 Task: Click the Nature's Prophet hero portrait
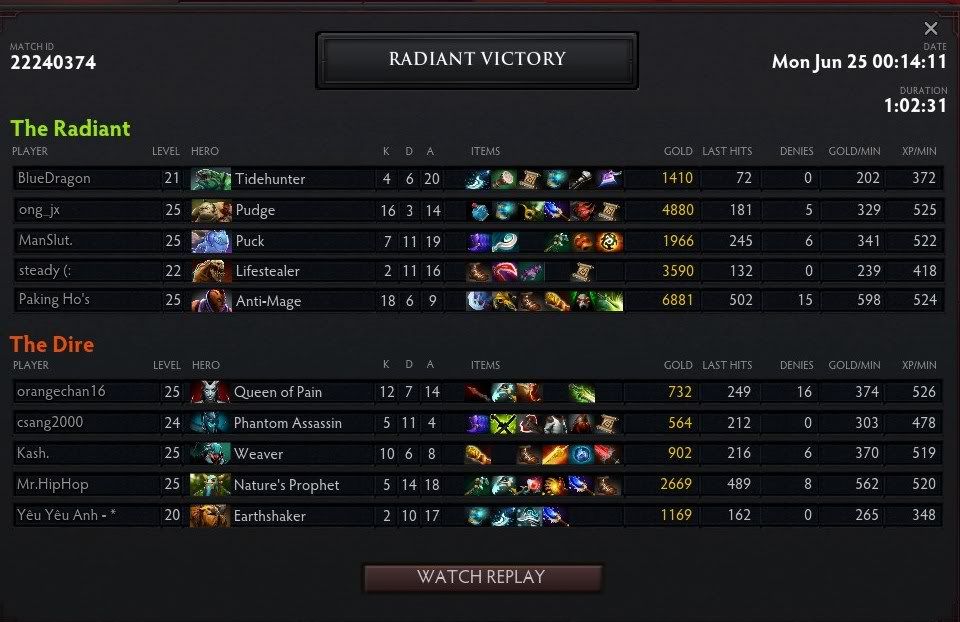point(210,485)
